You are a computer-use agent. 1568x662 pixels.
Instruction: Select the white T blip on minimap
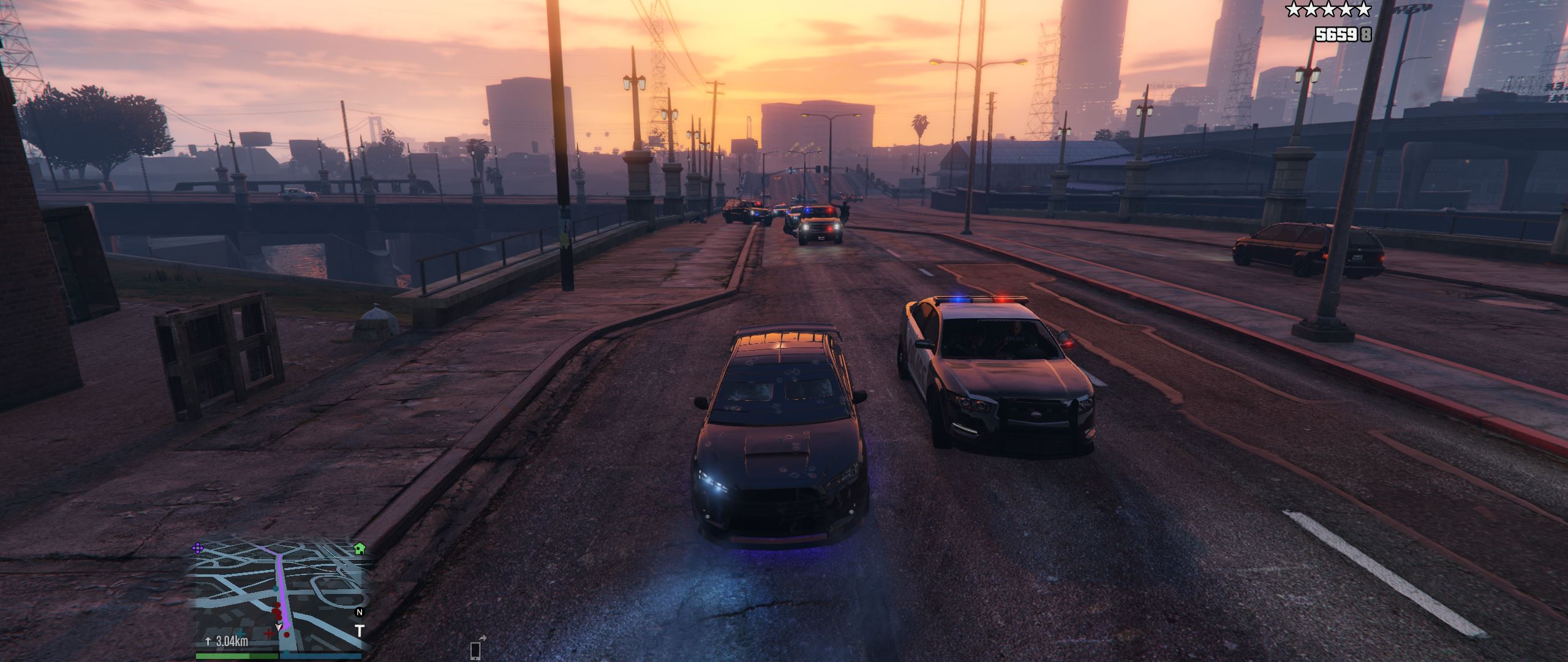[x=360, y=631]
